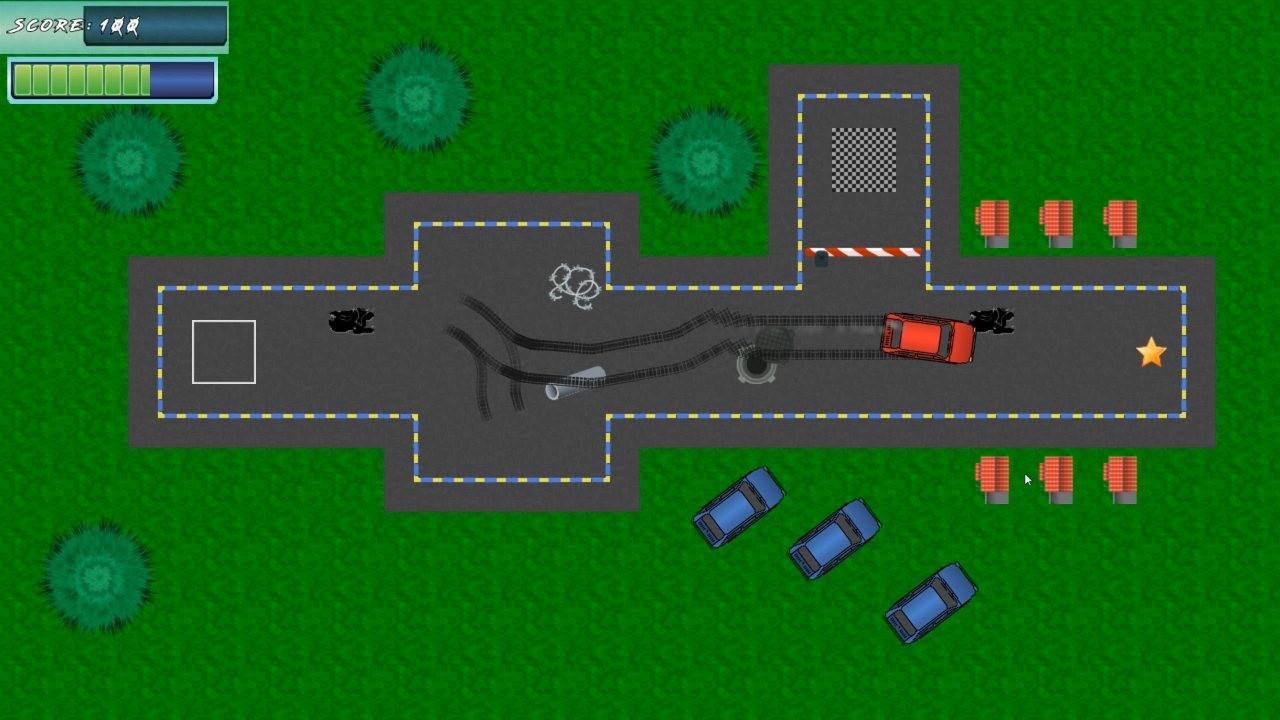Click the white square parking marker
Screen dimensions: 1280x720
pyautogui.click(x=223, y=351)
